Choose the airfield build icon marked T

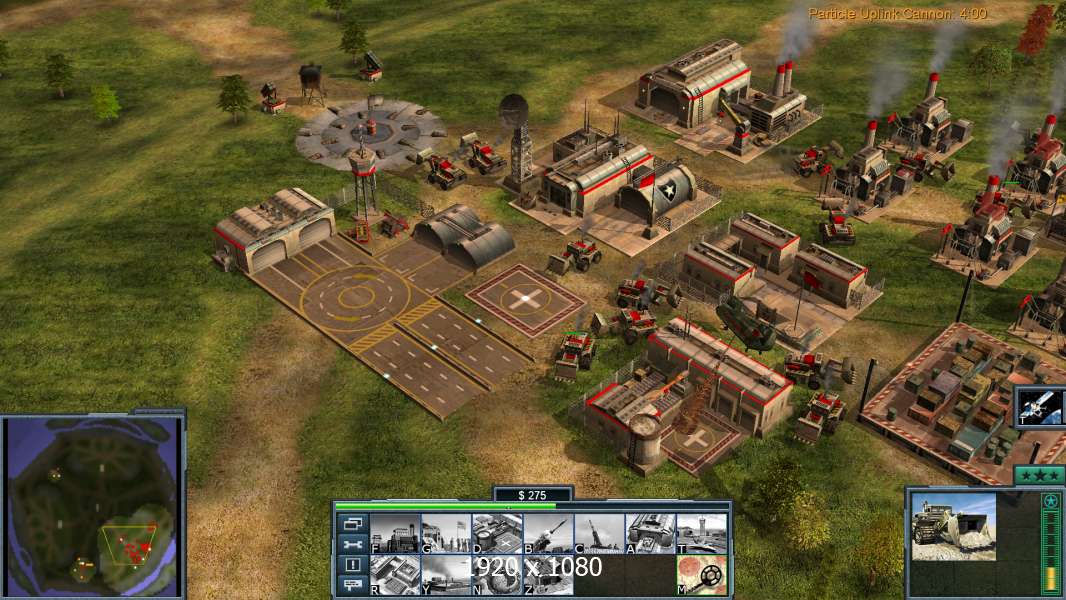coord(701,533)
